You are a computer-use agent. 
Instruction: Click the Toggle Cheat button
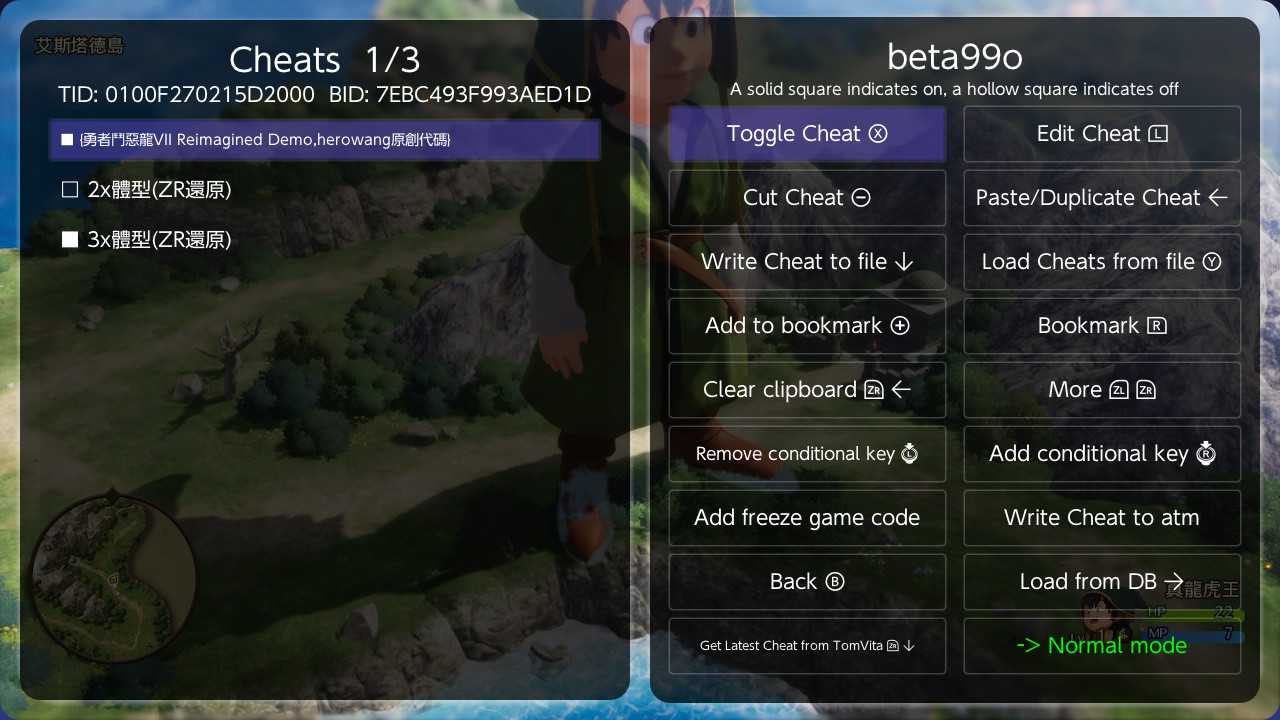tap(807, 134)
